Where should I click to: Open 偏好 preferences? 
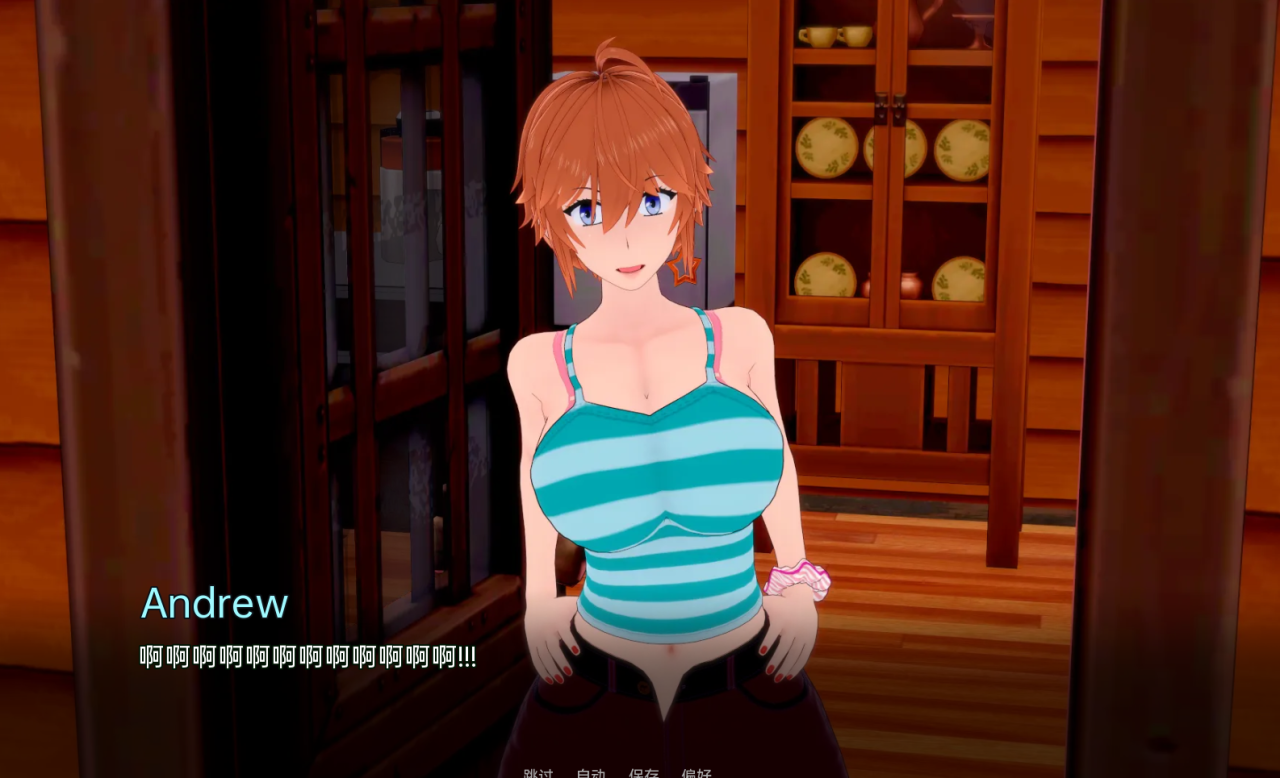[697, 773]
